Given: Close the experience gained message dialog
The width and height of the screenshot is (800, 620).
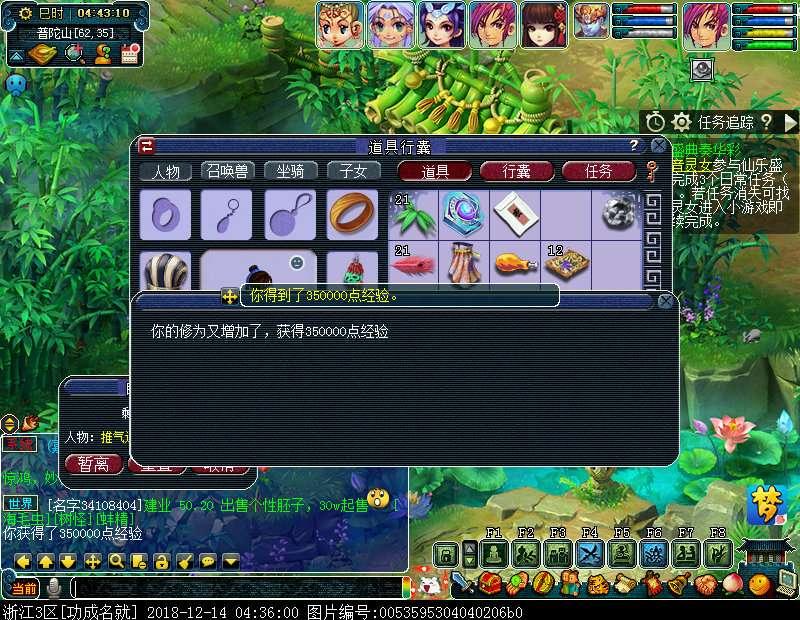Looking at the screenshot, I should tap(666, 300).
